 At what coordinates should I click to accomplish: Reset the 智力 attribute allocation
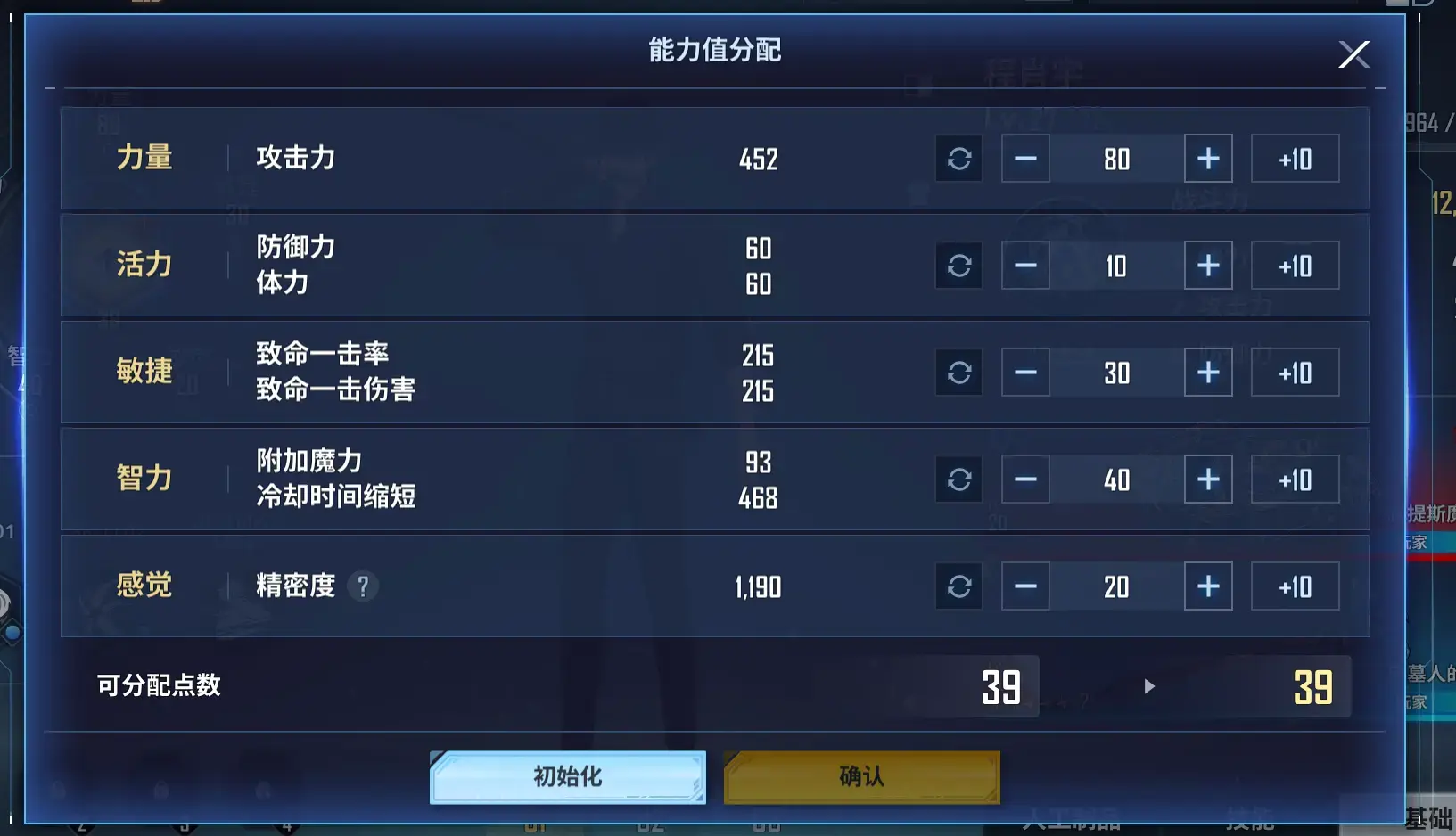point(959,479)
